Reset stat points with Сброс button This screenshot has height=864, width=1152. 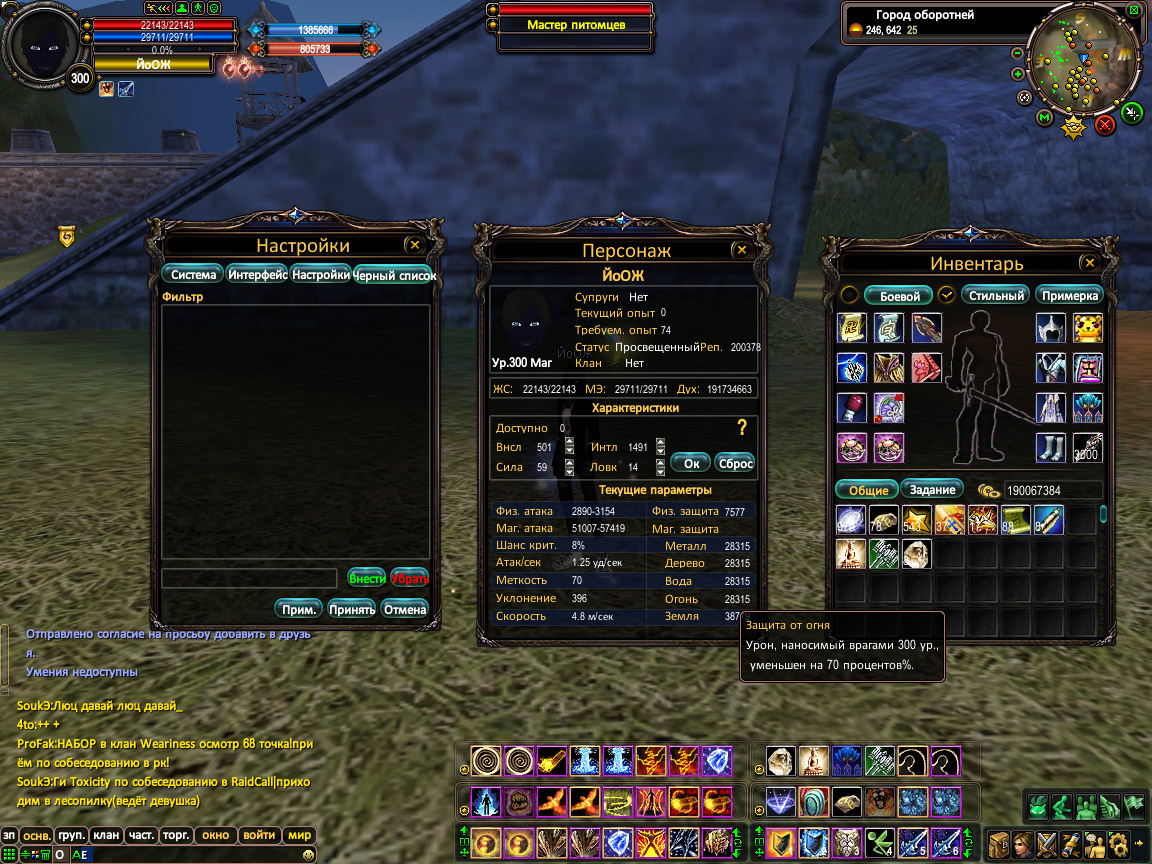(735, 463)
